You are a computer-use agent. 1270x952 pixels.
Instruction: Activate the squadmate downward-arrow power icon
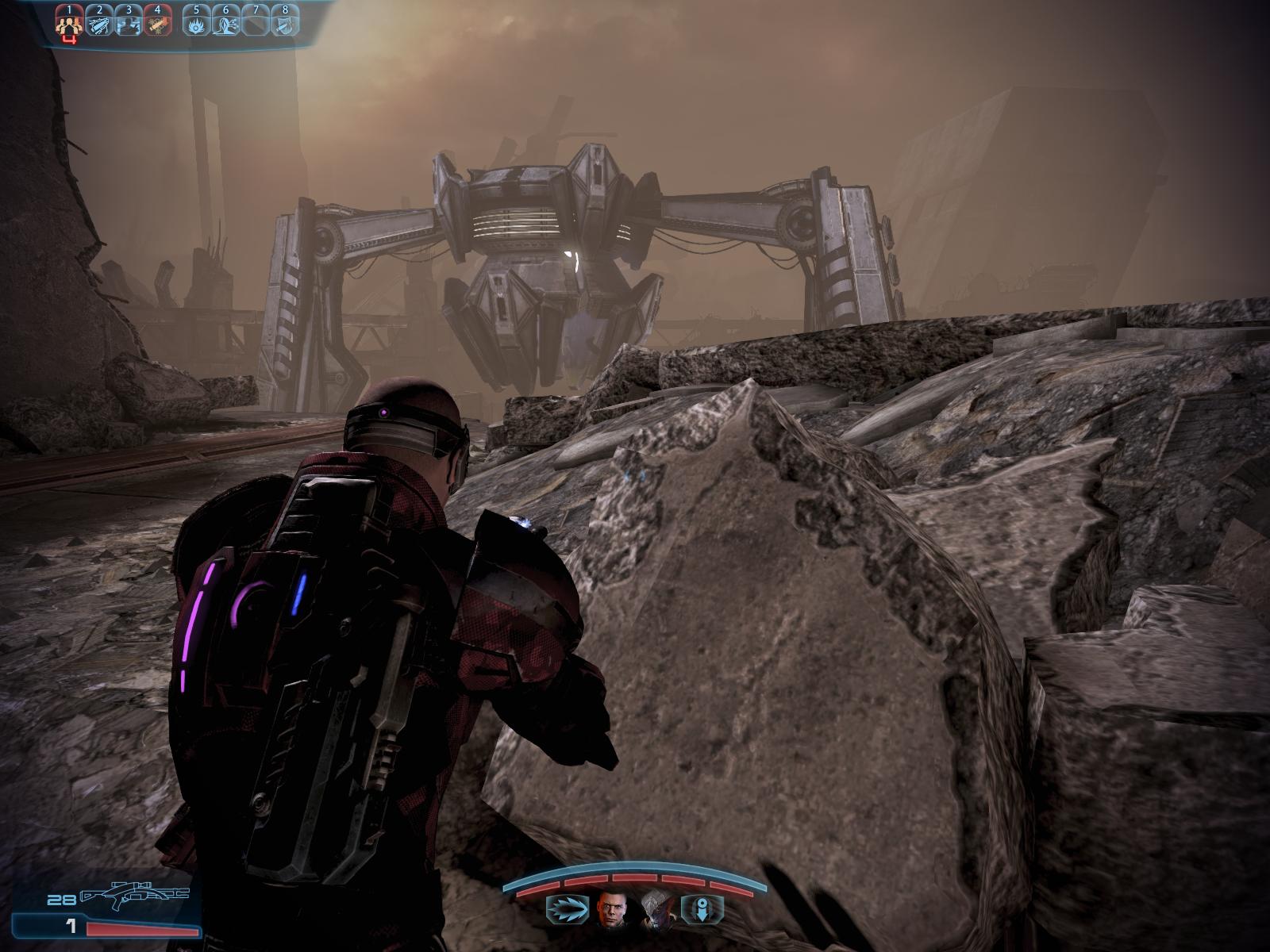(x=703, y=909)
